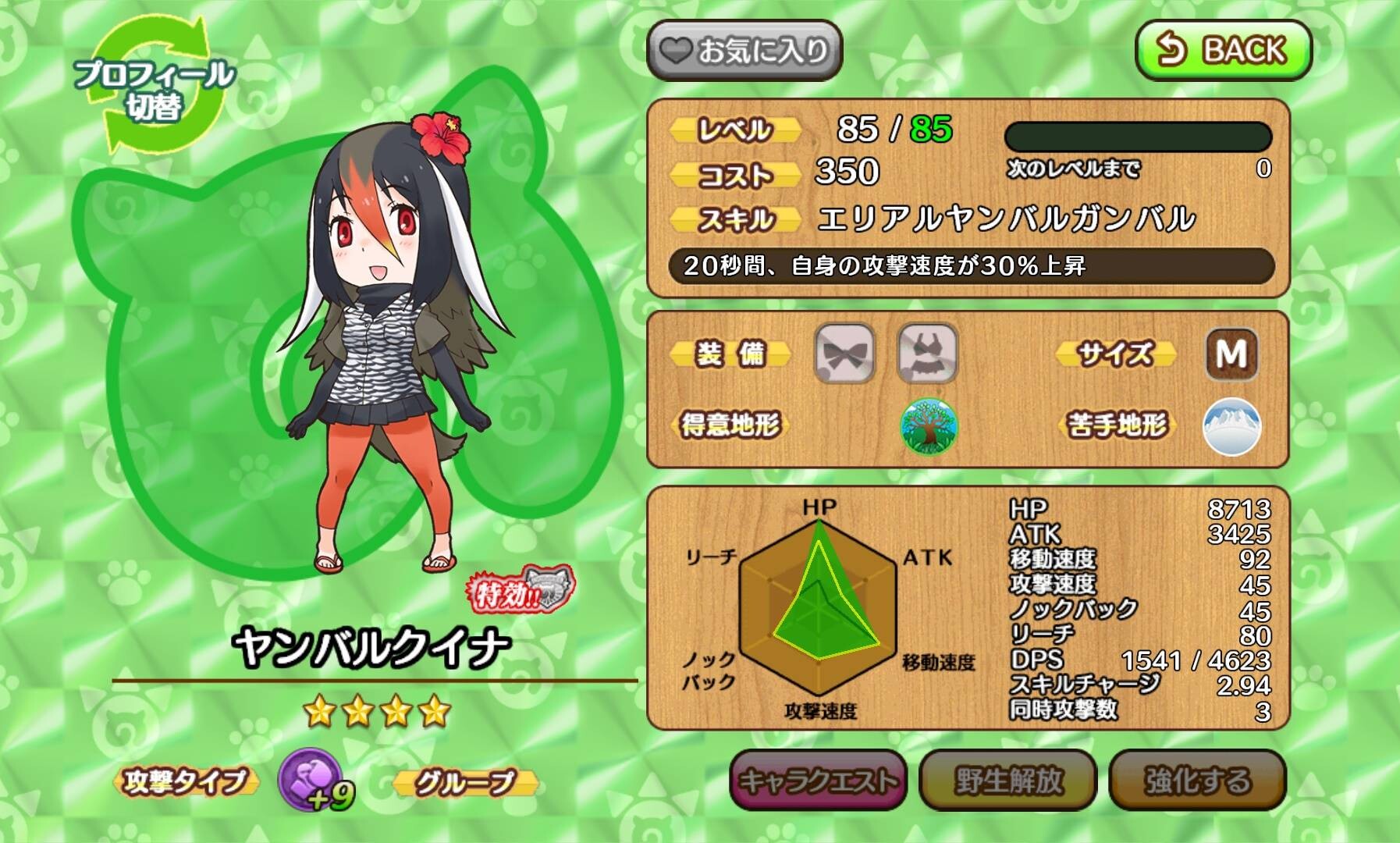Go back with the BACK button

1223,50
